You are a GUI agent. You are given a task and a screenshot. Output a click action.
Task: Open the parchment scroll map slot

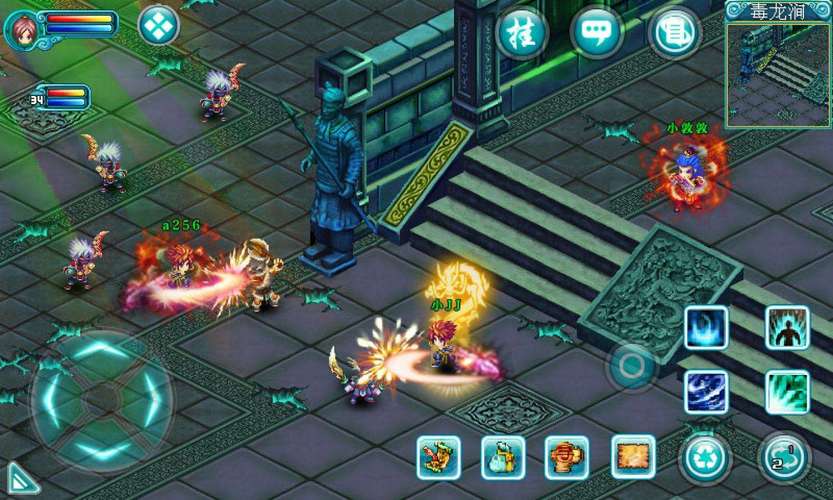point(632,457)
